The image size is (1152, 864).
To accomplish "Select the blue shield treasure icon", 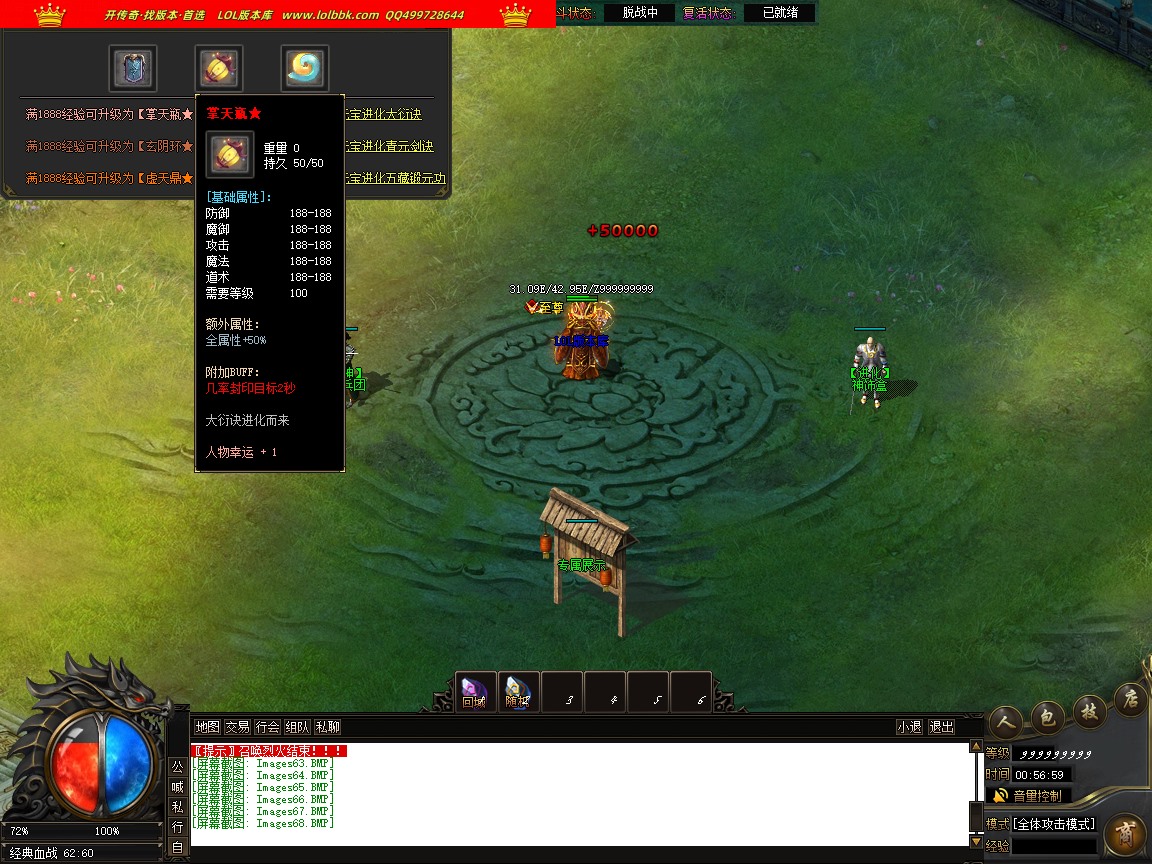I will (x=133, y=68).
